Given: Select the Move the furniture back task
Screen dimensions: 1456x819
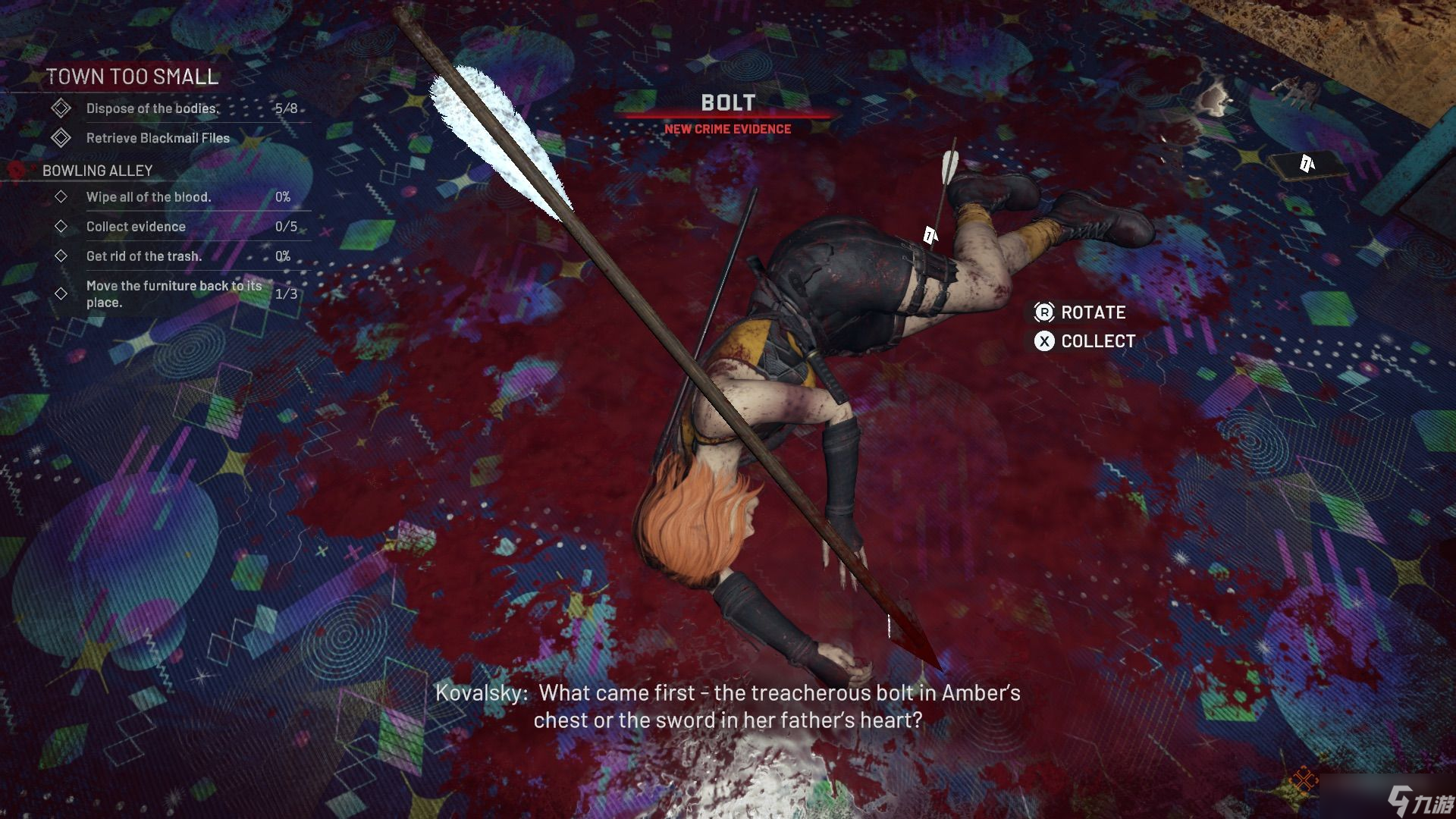Looking at the screenshot, I should pyautogui.click(x=174, y=293).
